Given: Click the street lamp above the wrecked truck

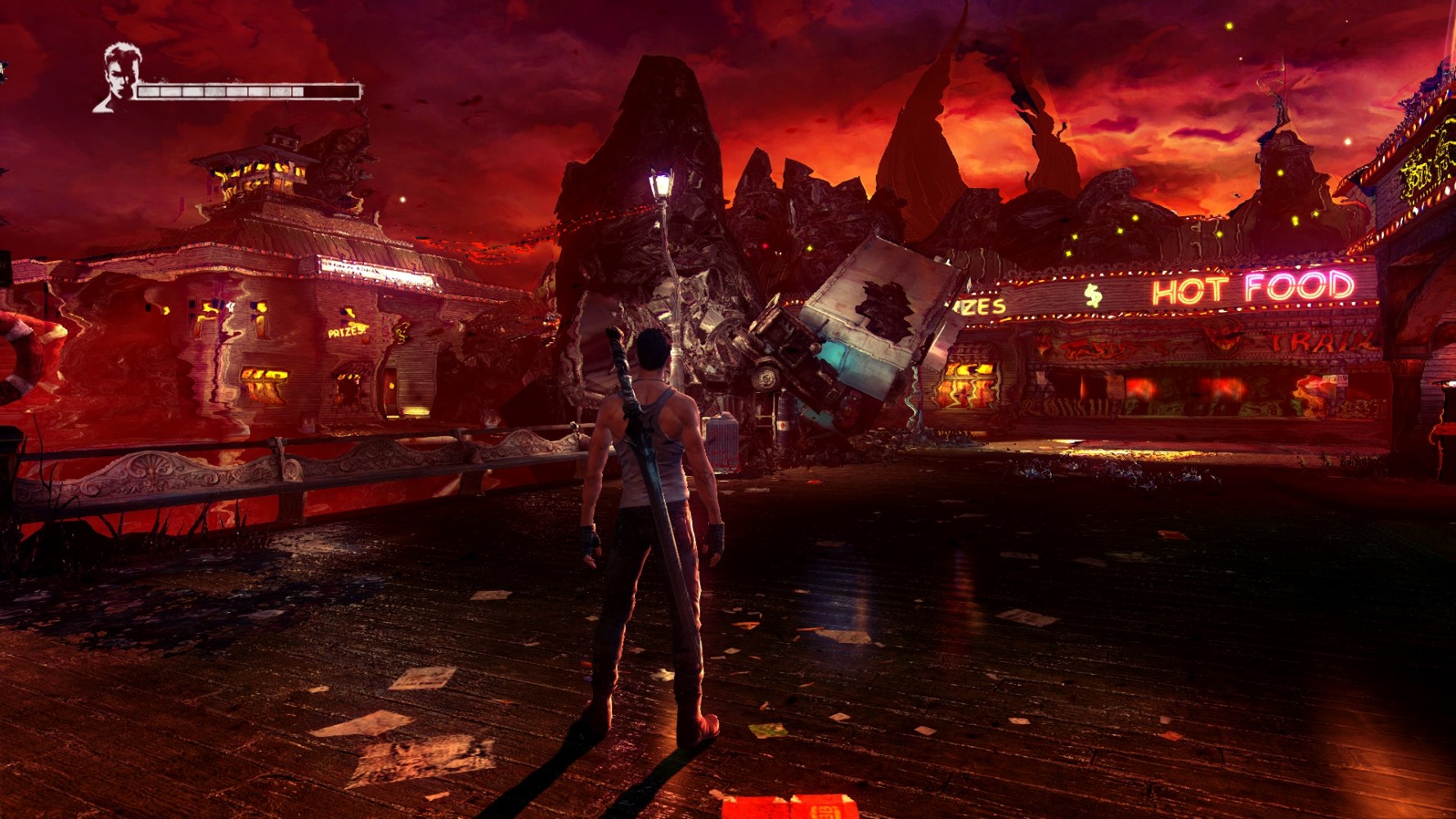Looking at the screenshot, I should tap(661, 182).
